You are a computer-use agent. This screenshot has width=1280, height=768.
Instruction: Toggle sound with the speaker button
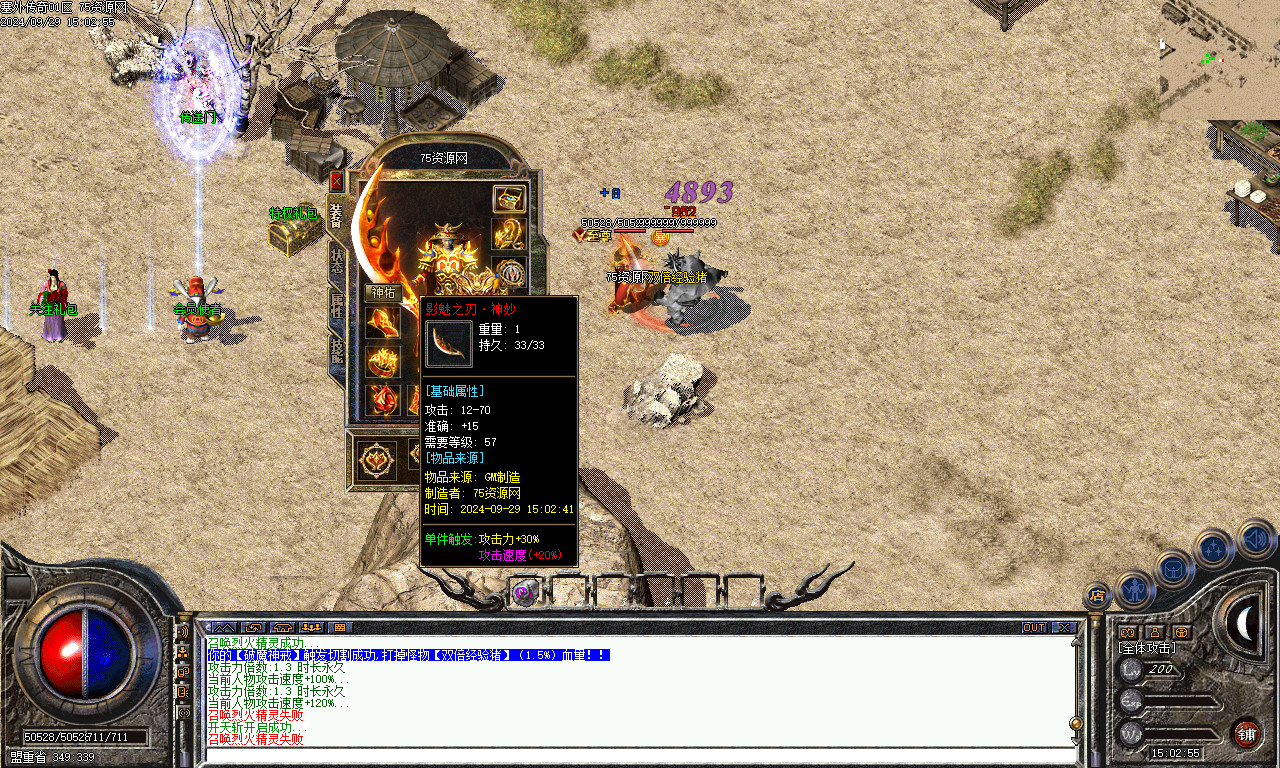coord(1255,540)
